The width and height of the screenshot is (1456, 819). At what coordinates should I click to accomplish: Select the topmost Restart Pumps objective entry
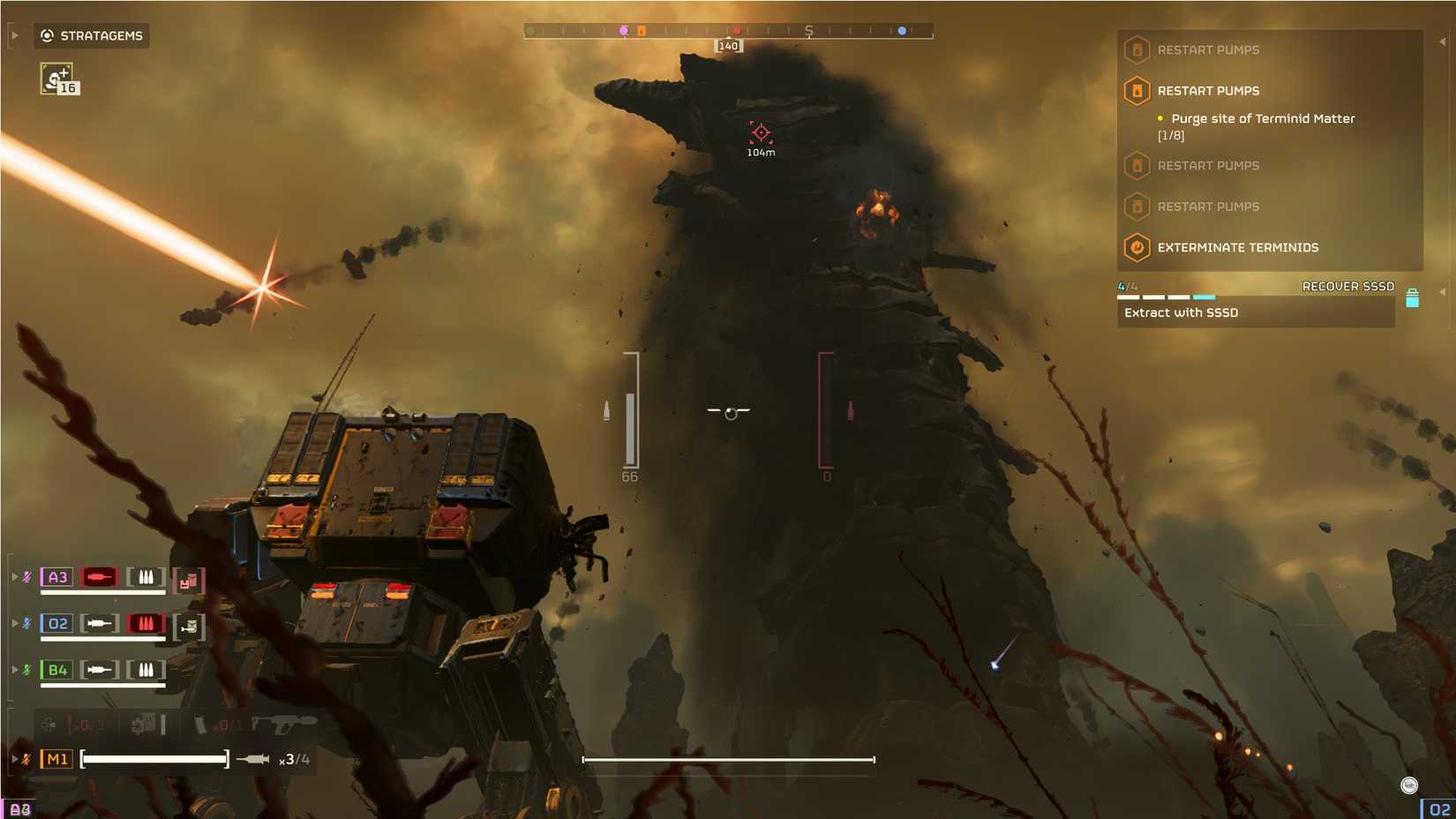(x=1209, y=49)
